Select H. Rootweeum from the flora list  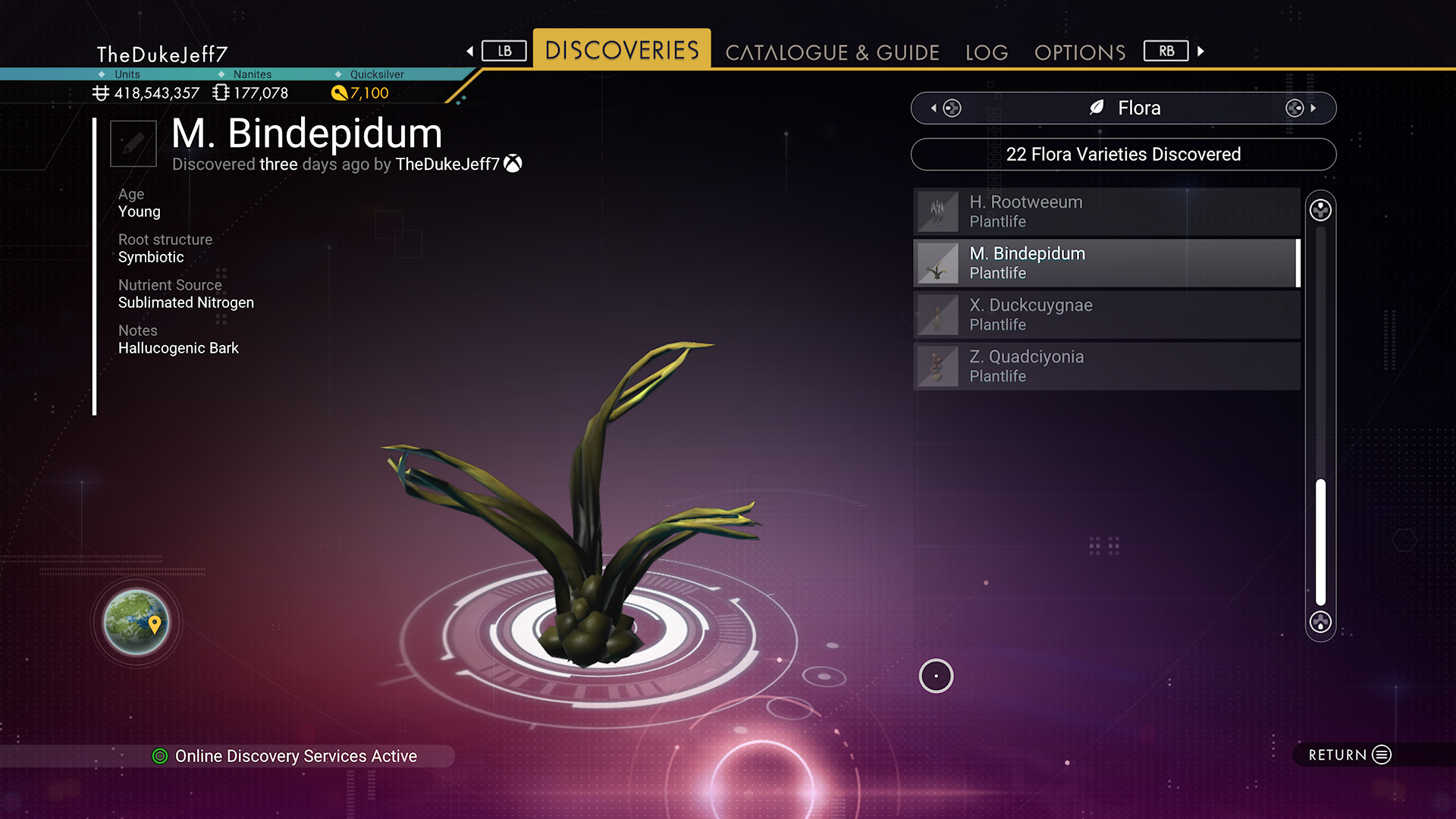tap(1106, 212)
